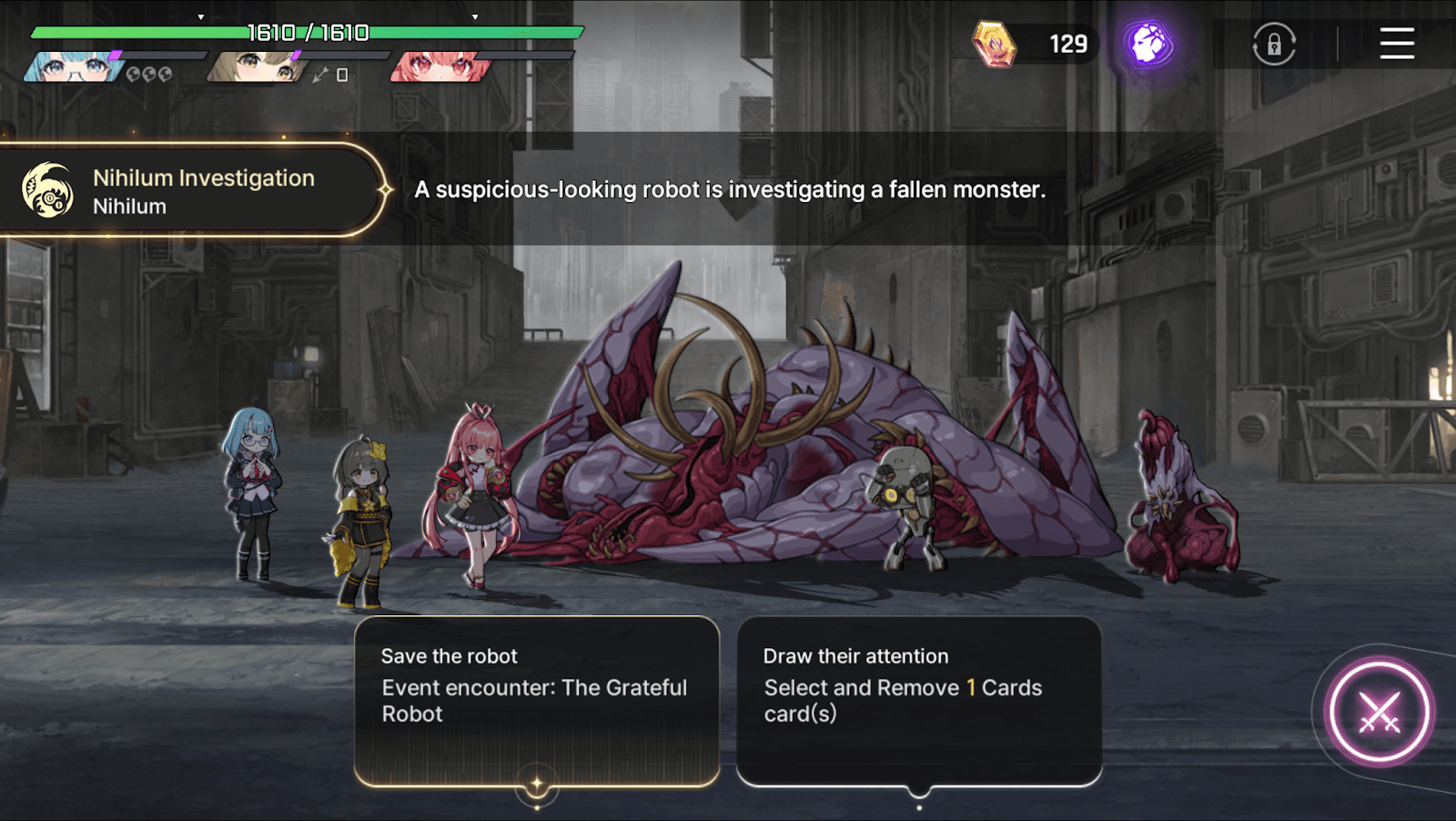The height and width of the screenshot is (821, 1456).
Task: Open the hamburger menu
Action: click(x=1397, y=44)
